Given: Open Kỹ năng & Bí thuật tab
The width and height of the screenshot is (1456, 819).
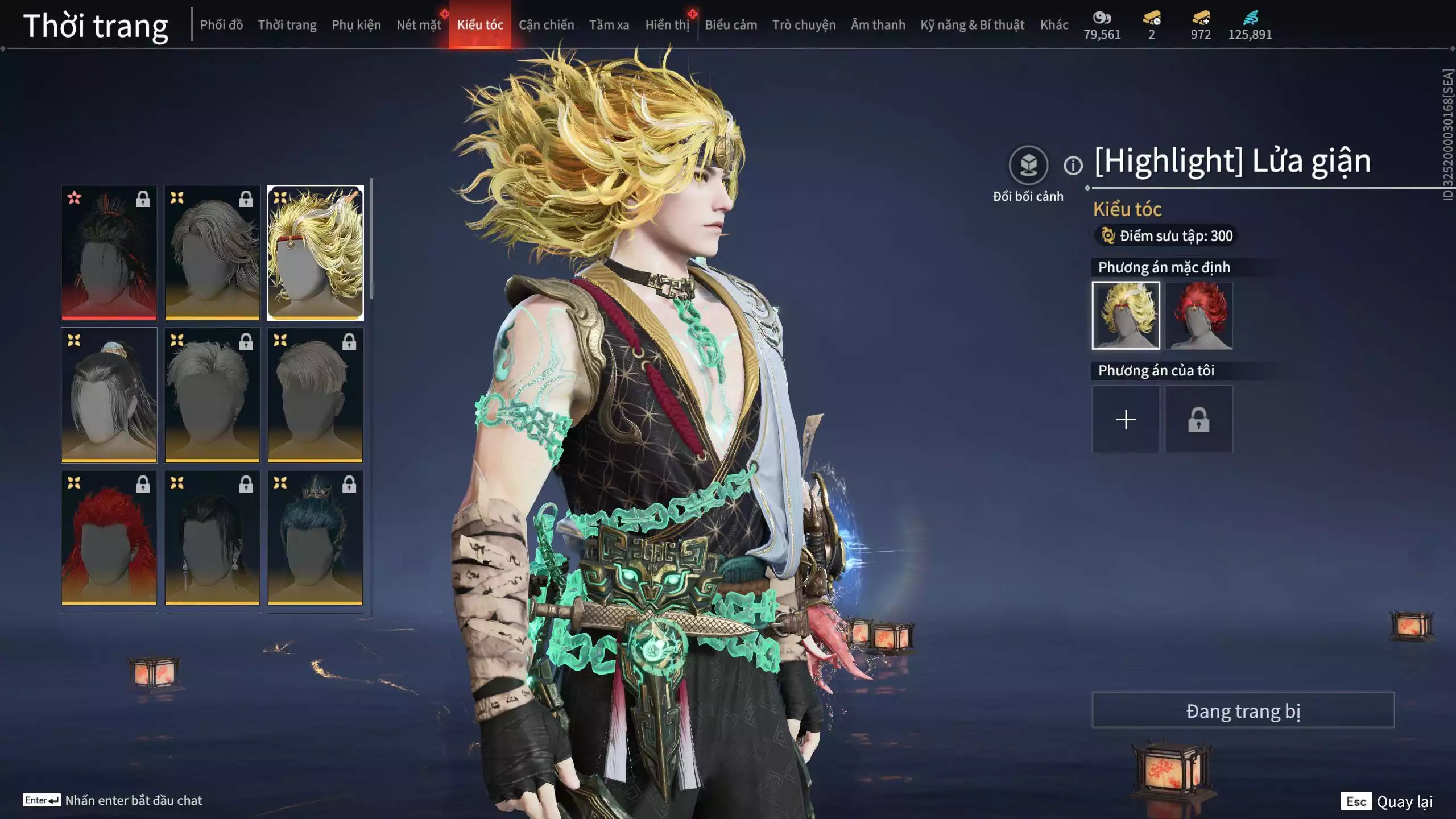Looking at the screenshot, I should point(972,25).
